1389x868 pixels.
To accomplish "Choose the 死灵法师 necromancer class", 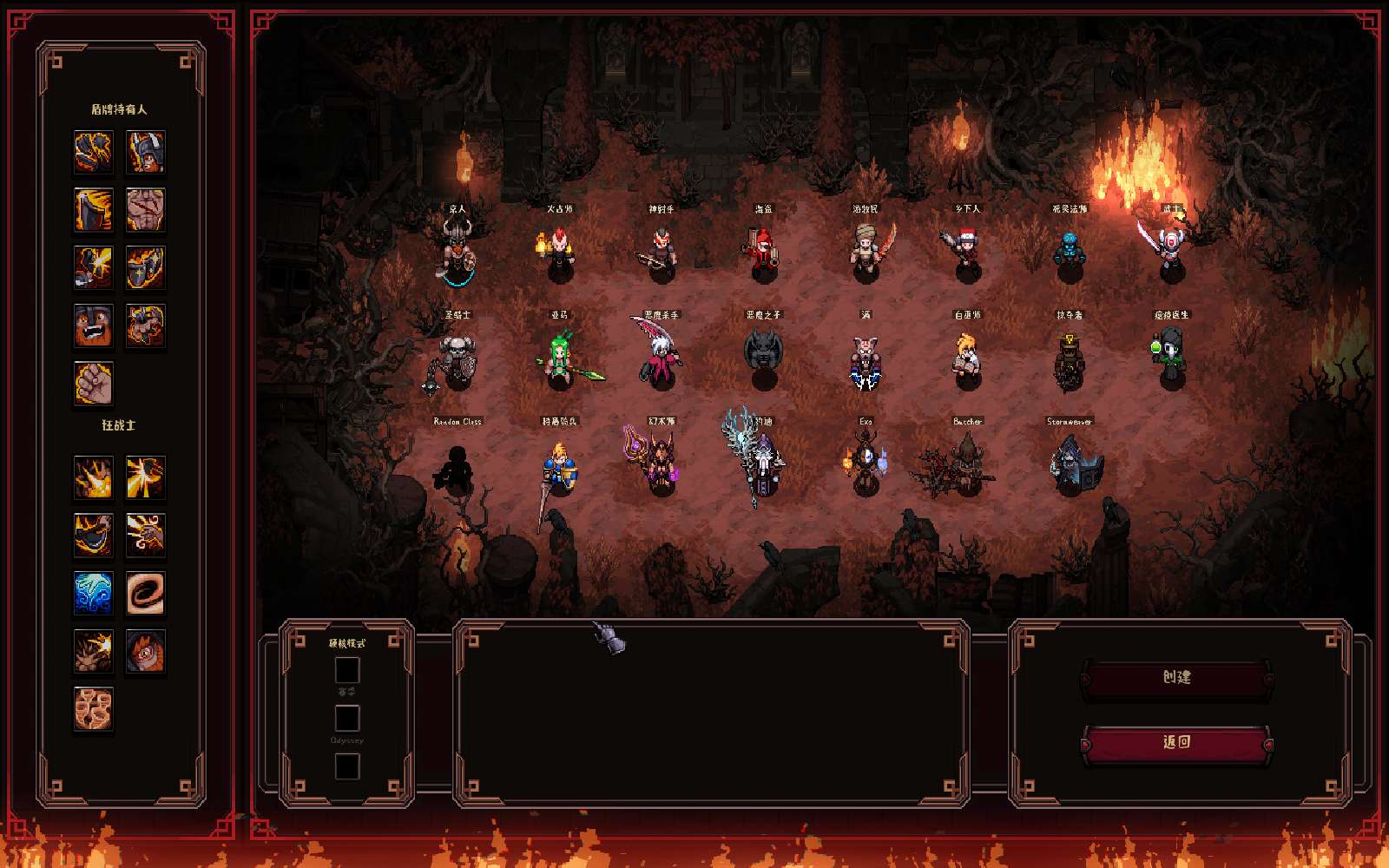I will click(1072, 252).
